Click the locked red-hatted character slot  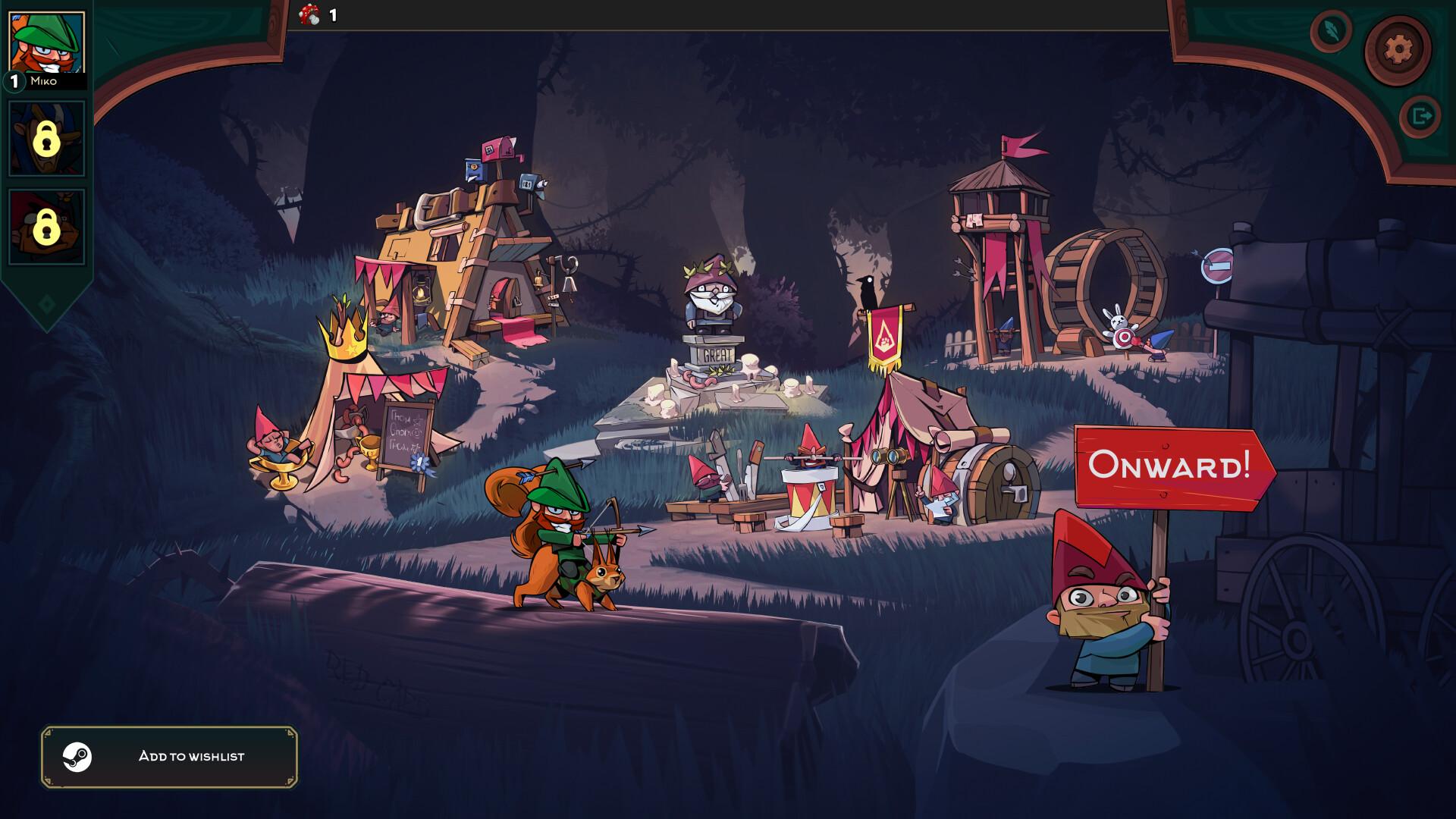coord(45,227)
